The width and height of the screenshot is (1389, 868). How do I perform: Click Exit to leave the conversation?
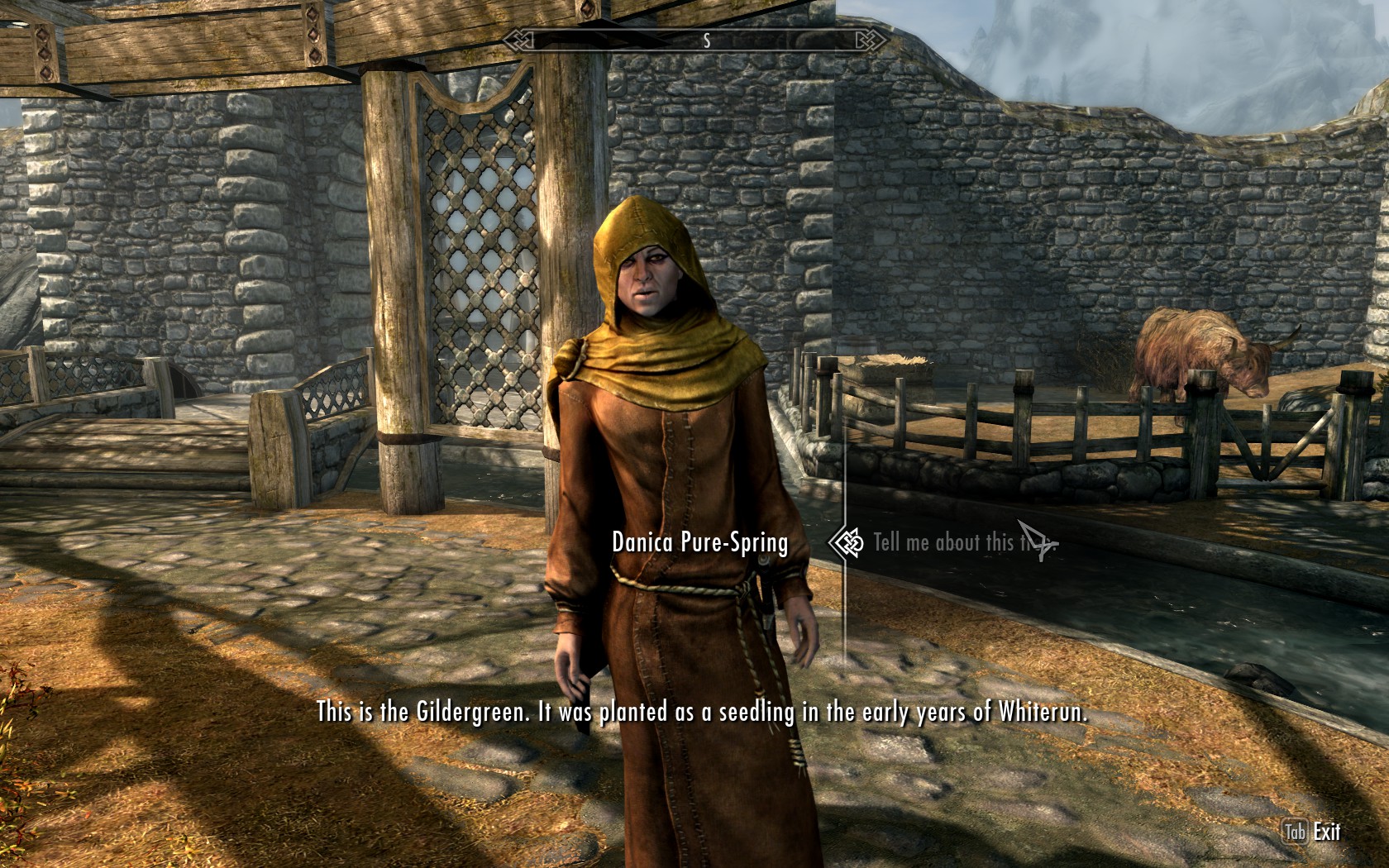coord(1325,832)
